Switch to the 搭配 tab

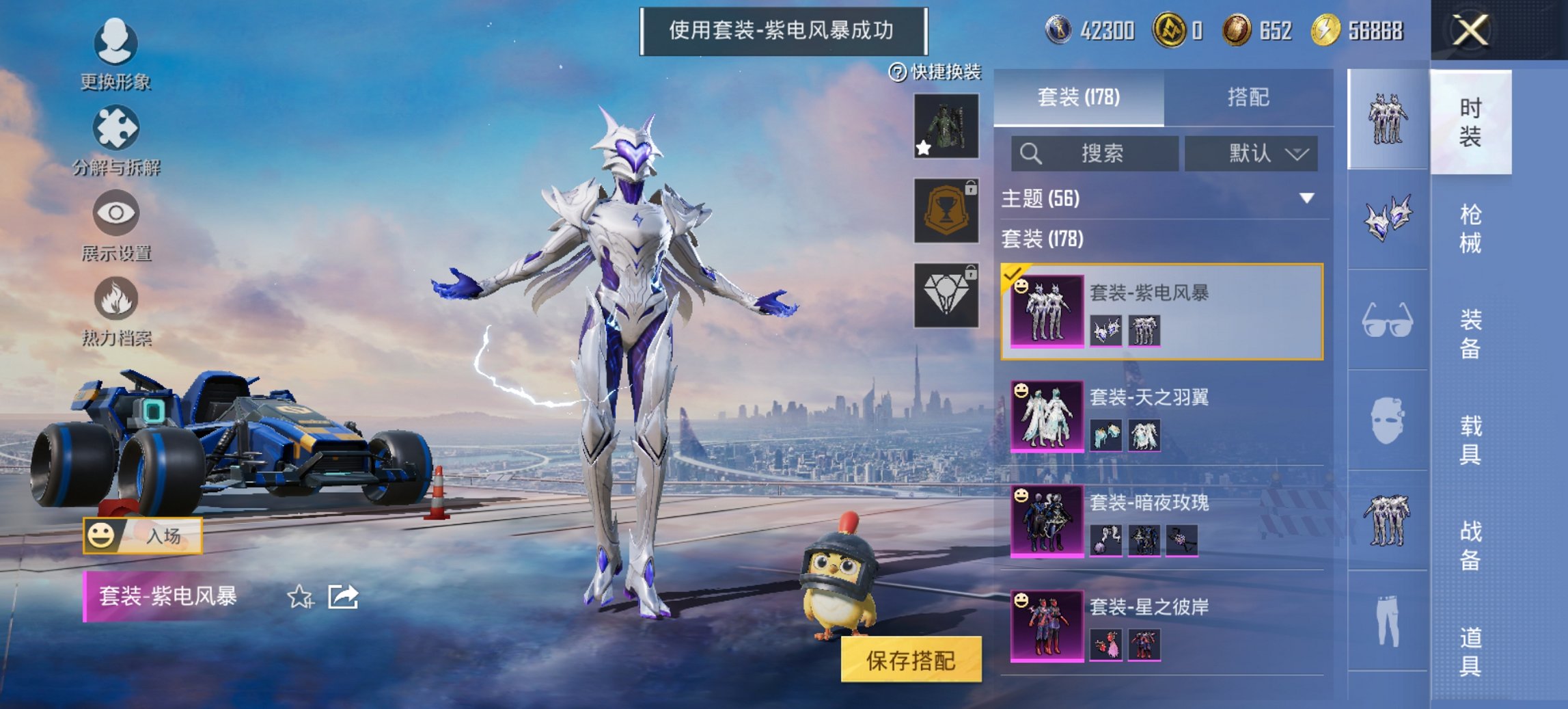pos(1250,96)
